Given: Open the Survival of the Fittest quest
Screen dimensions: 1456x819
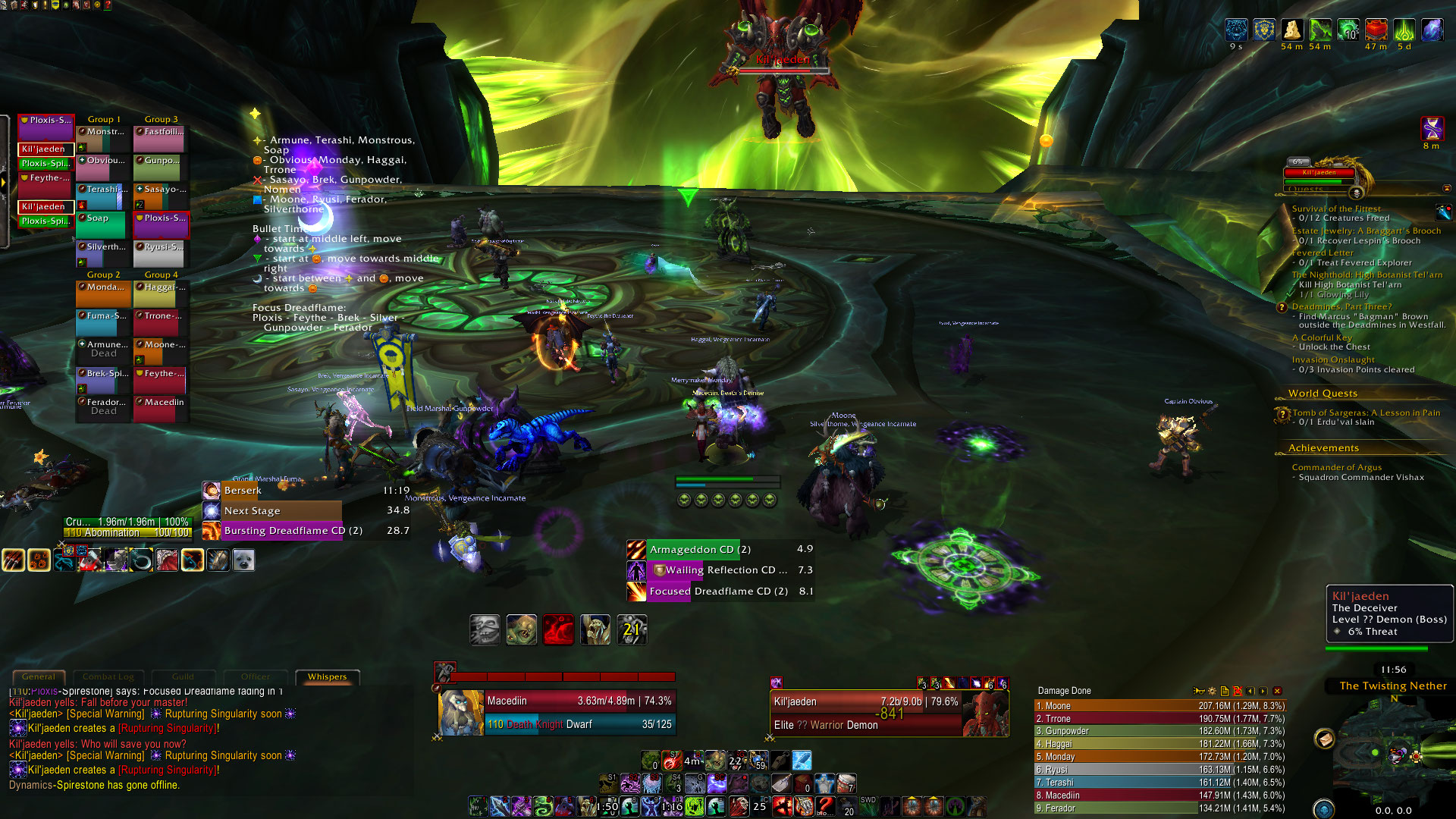Looking at the screenshot, I should [1336, 209].
